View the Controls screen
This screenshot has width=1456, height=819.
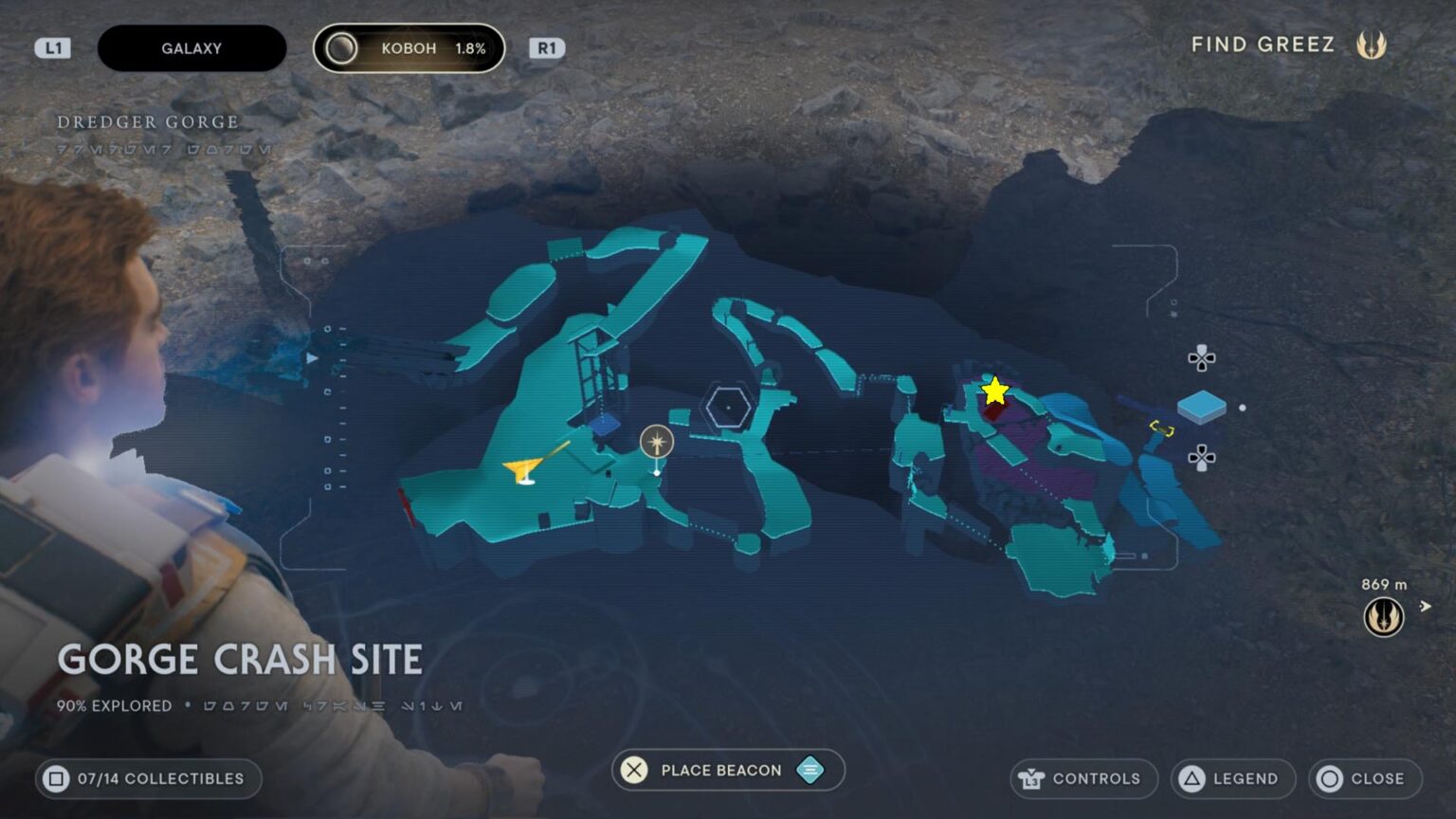(x=1083, y=778)
